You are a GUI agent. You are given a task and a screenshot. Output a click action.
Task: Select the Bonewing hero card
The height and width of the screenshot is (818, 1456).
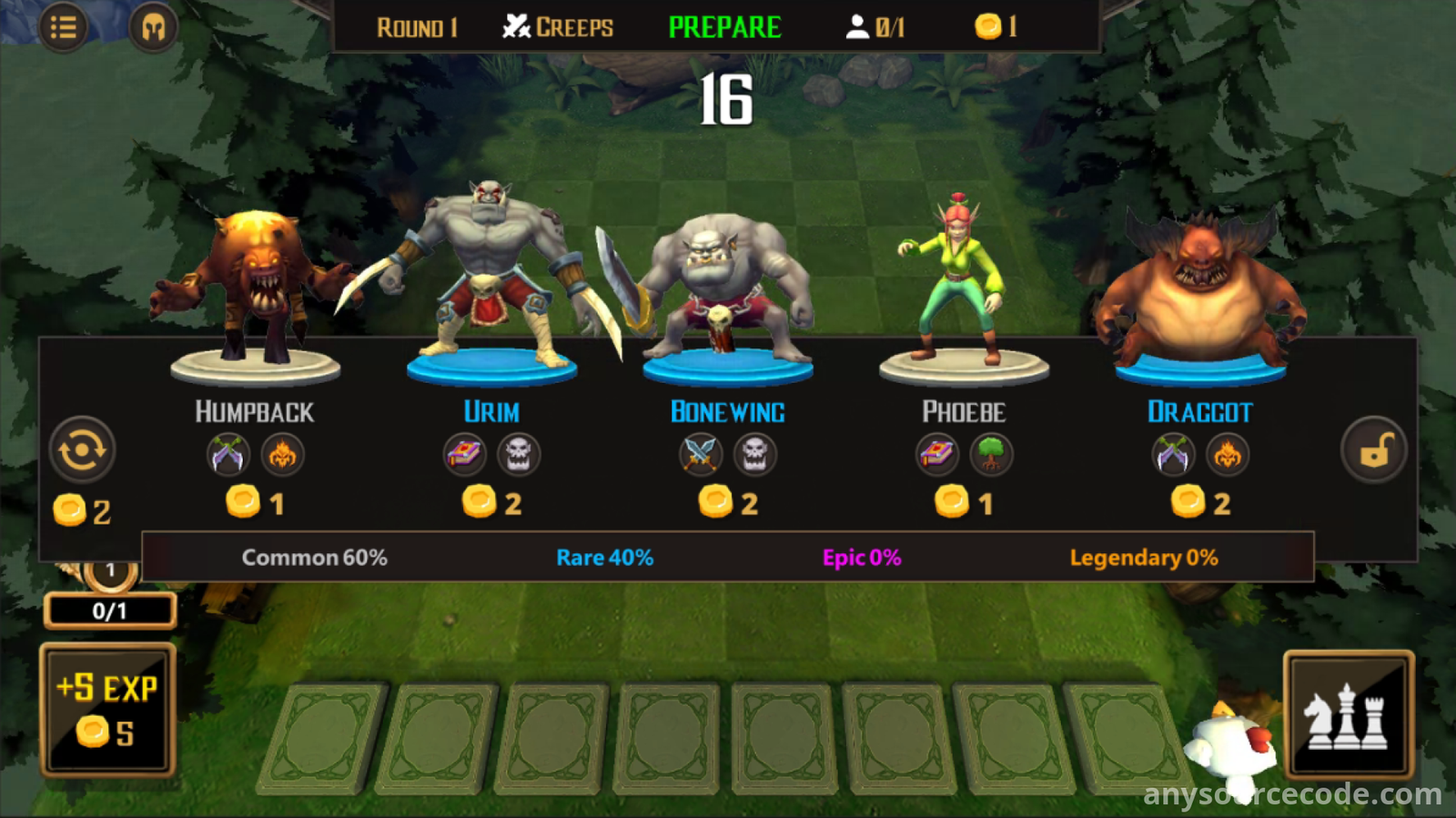[727, 364]
